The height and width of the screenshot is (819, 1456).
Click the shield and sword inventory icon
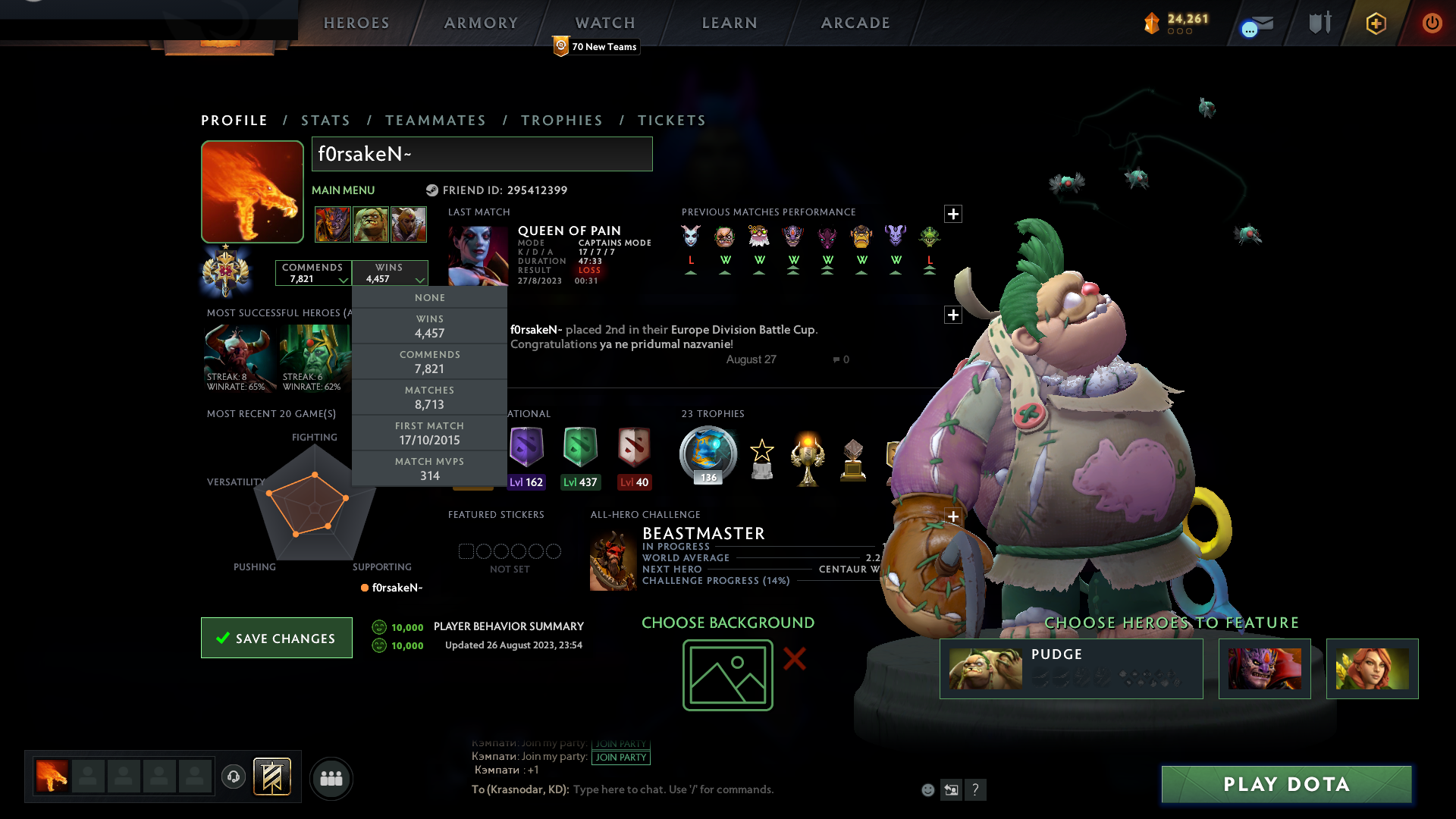pos(1319,23)
